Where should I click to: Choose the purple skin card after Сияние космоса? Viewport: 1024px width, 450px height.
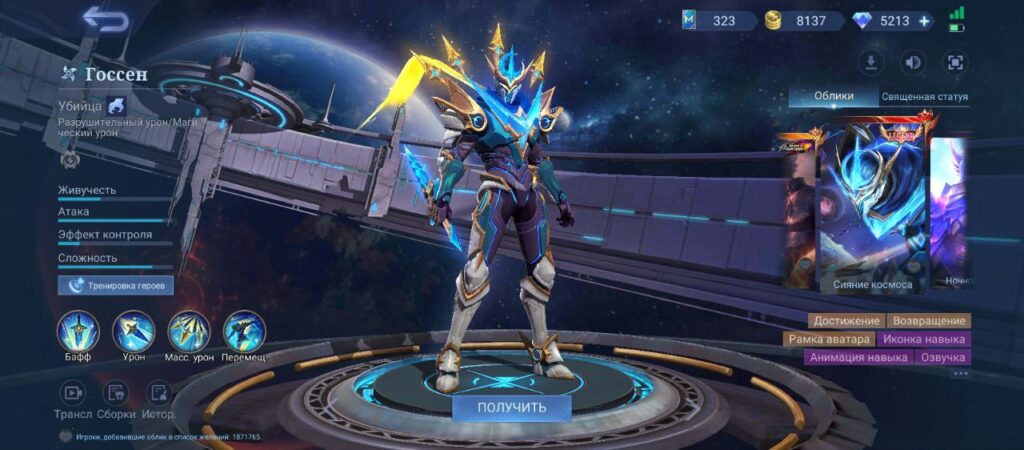(950, 210)
